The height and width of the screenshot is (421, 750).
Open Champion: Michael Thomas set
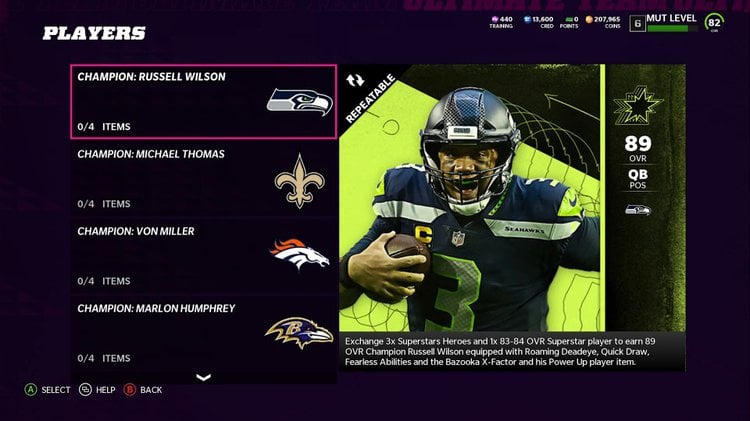point(204,179)
